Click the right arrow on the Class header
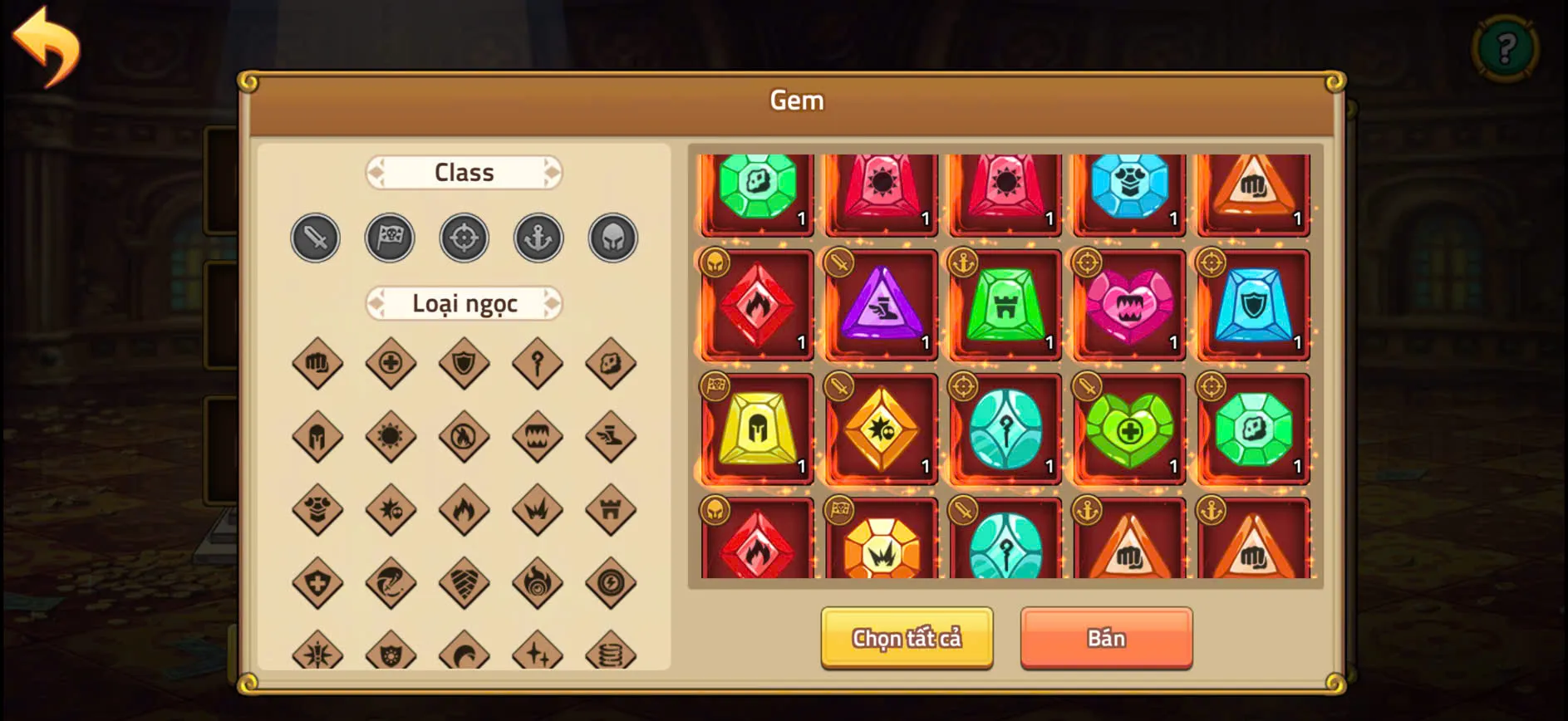The width and height of the screenshot is (1568, 721). click(550, 172)
